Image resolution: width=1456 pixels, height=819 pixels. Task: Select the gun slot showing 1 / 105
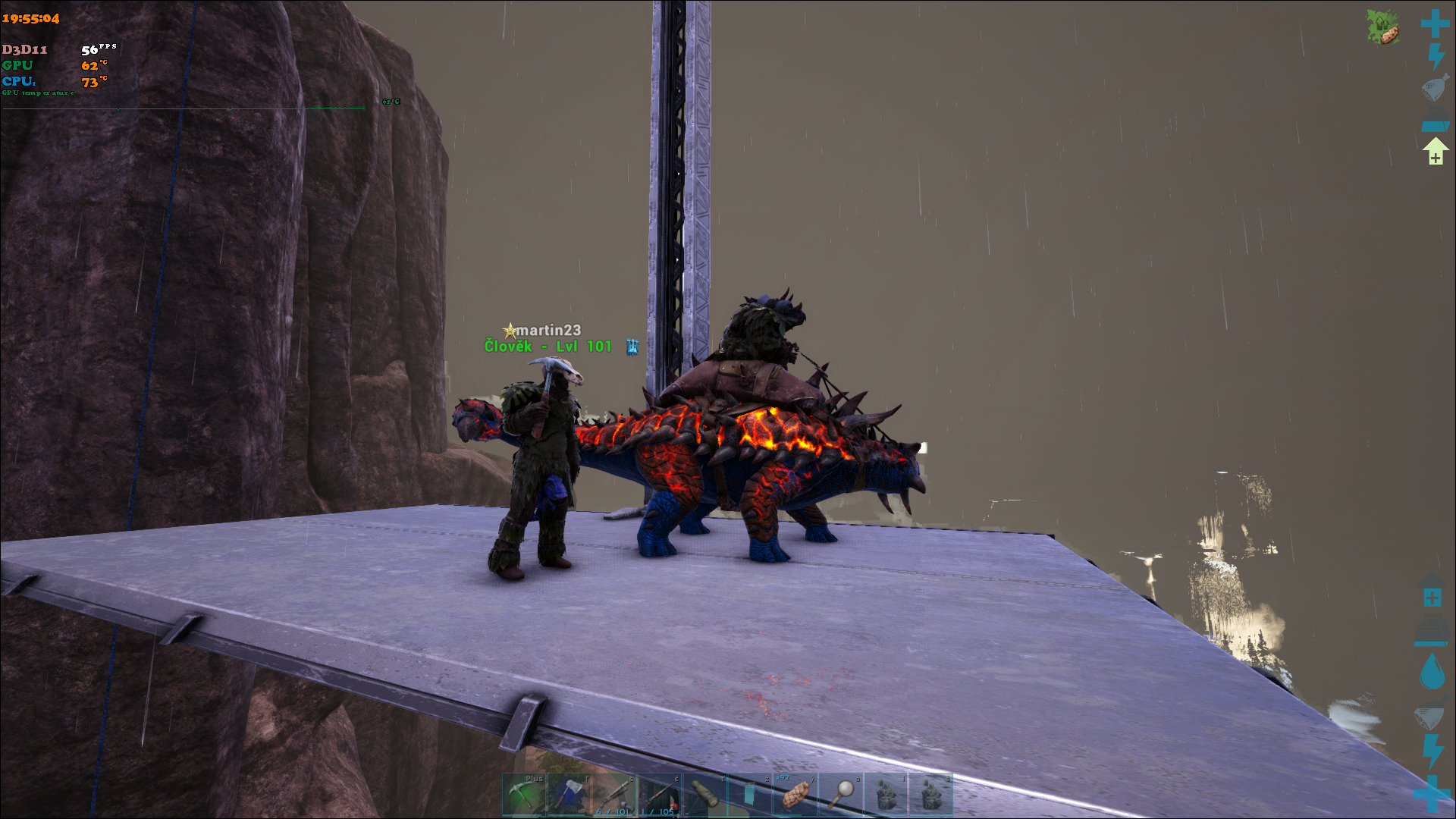click(x=659, y=795)
